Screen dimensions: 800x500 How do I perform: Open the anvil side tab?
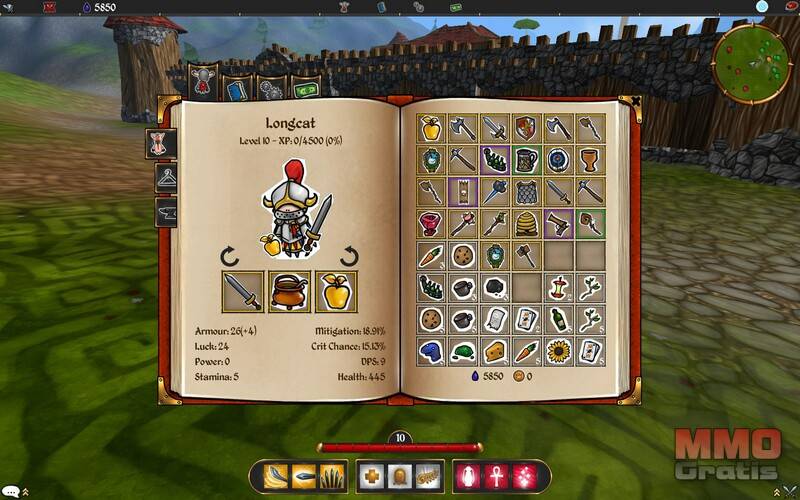click(167, 212)
